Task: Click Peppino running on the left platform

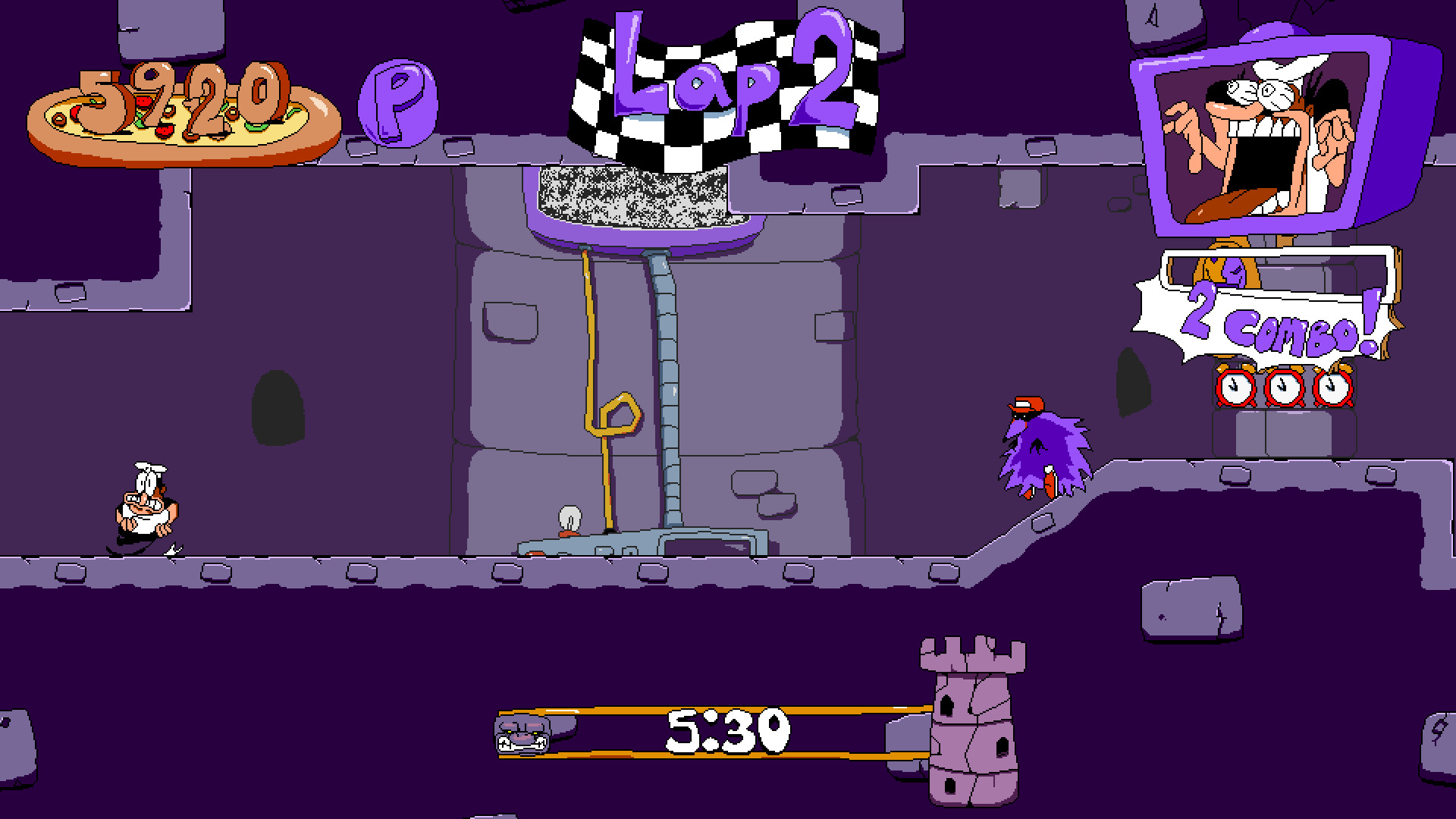Action: point(144,504)
